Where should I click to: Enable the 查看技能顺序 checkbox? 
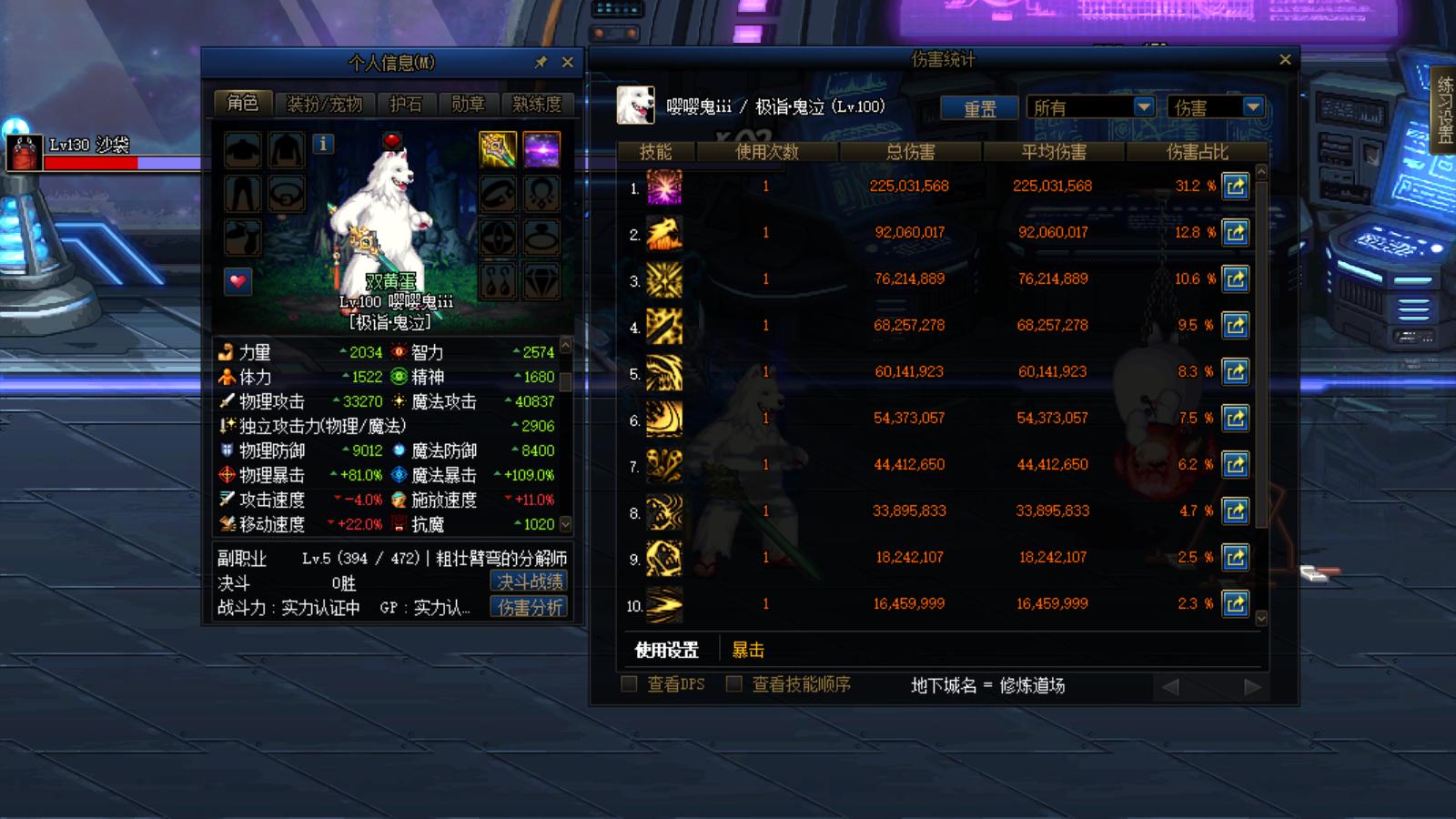733,684
